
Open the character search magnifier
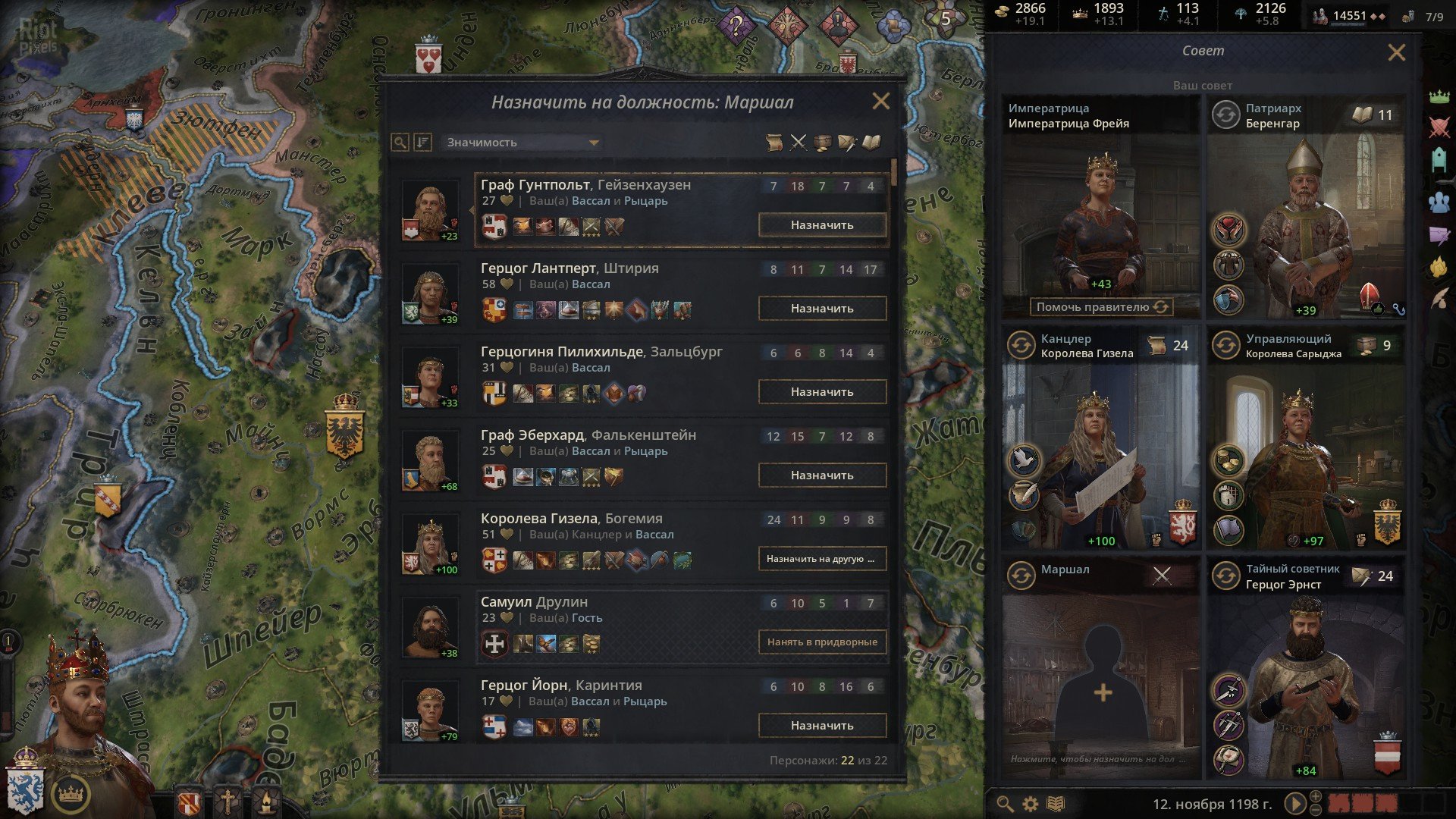click(400, 143)
